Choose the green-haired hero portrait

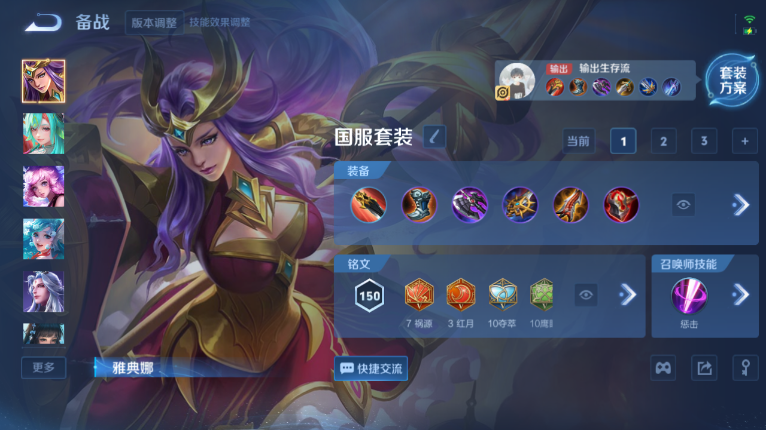[43, 133]
